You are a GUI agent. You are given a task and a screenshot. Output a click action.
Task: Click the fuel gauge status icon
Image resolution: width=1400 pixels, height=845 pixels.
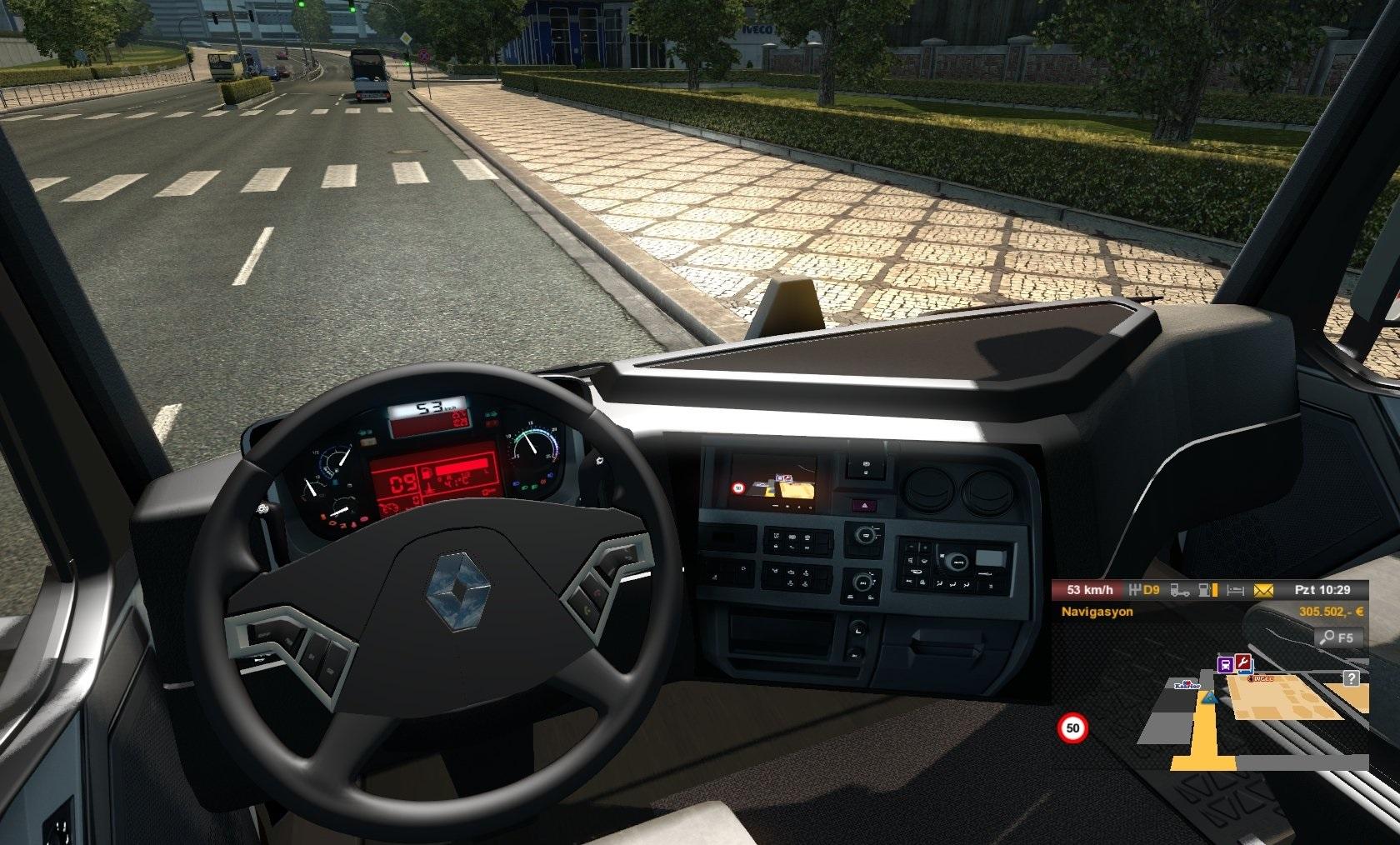1208,591
